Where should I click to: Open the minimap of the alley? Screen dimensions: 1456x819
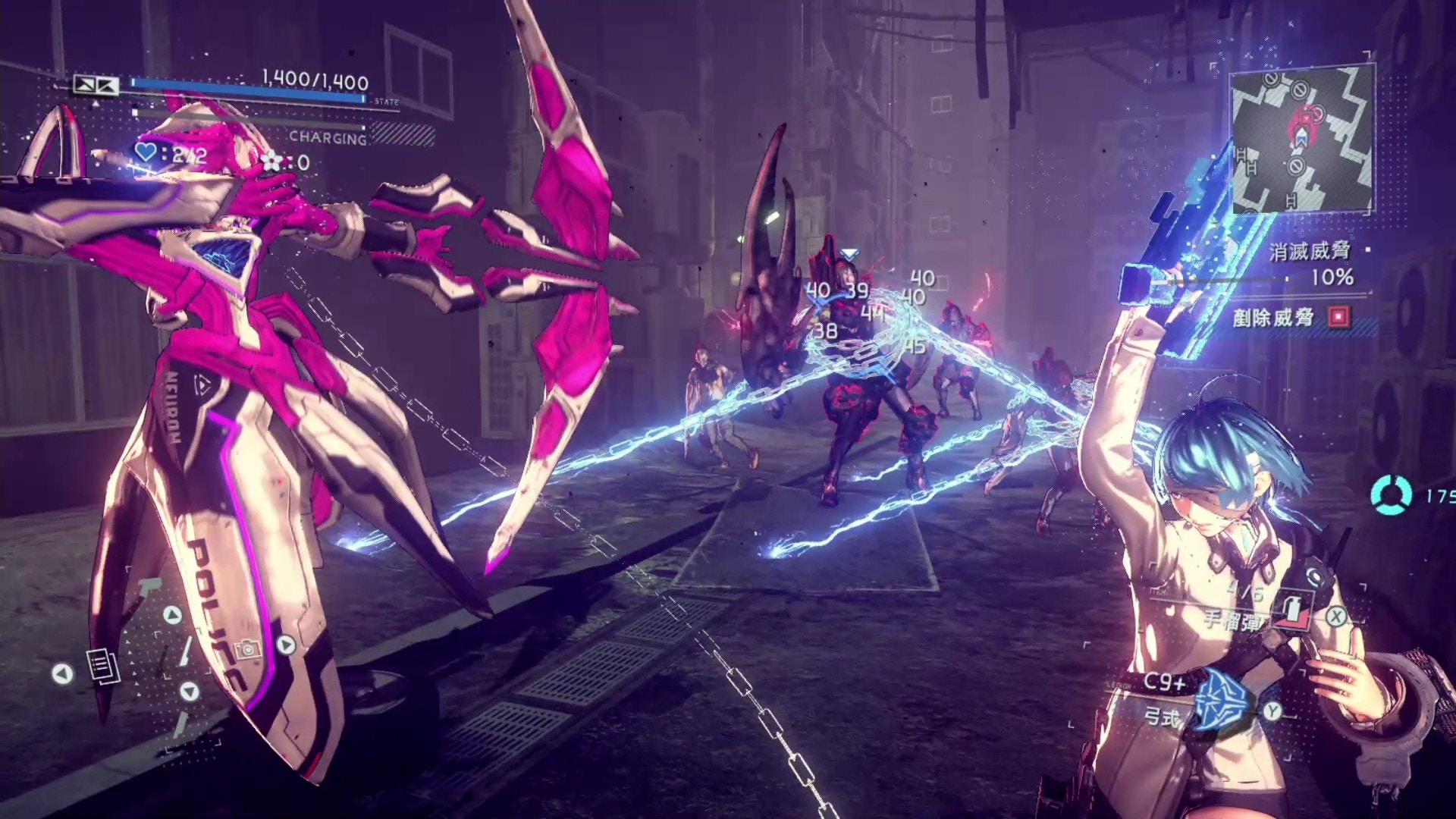point(1301,139)
